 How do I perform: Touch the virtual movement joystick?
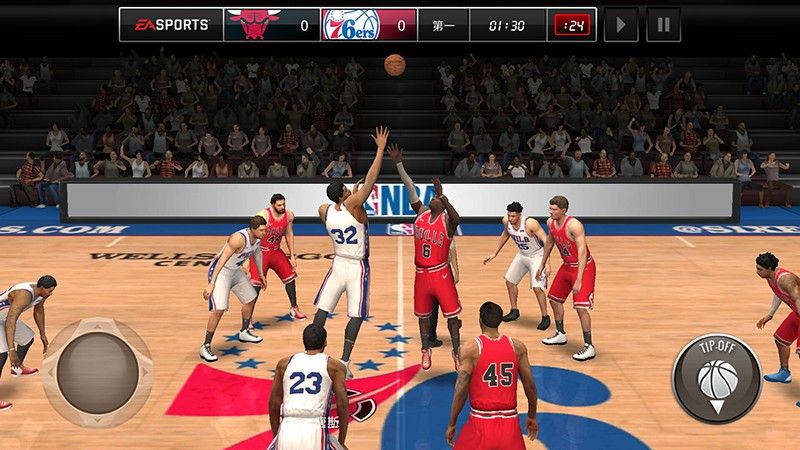tap(97, 373)
